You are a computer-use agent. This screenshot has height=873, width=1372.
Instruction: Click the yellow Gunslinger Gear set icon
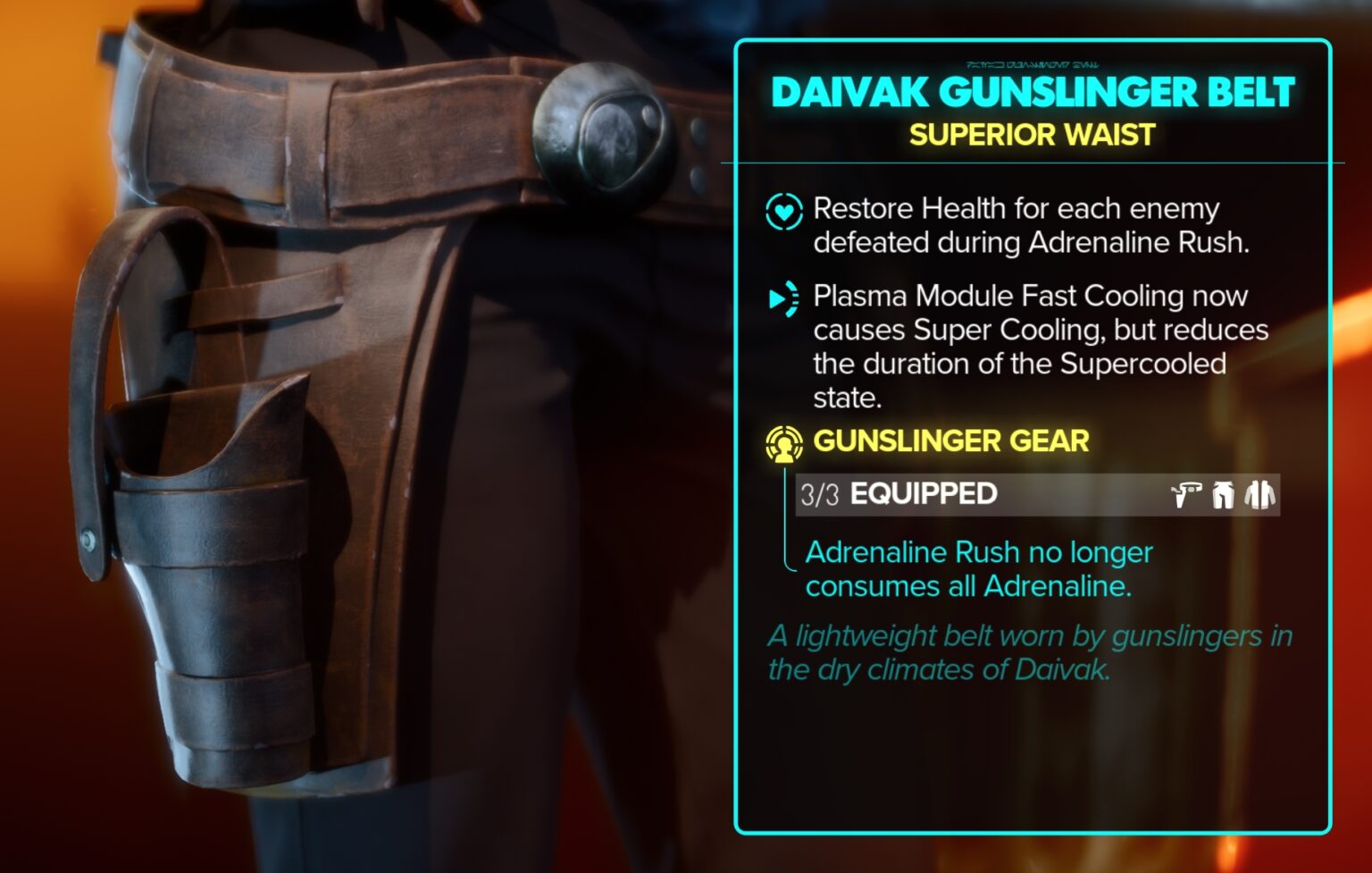click(782, 441)
